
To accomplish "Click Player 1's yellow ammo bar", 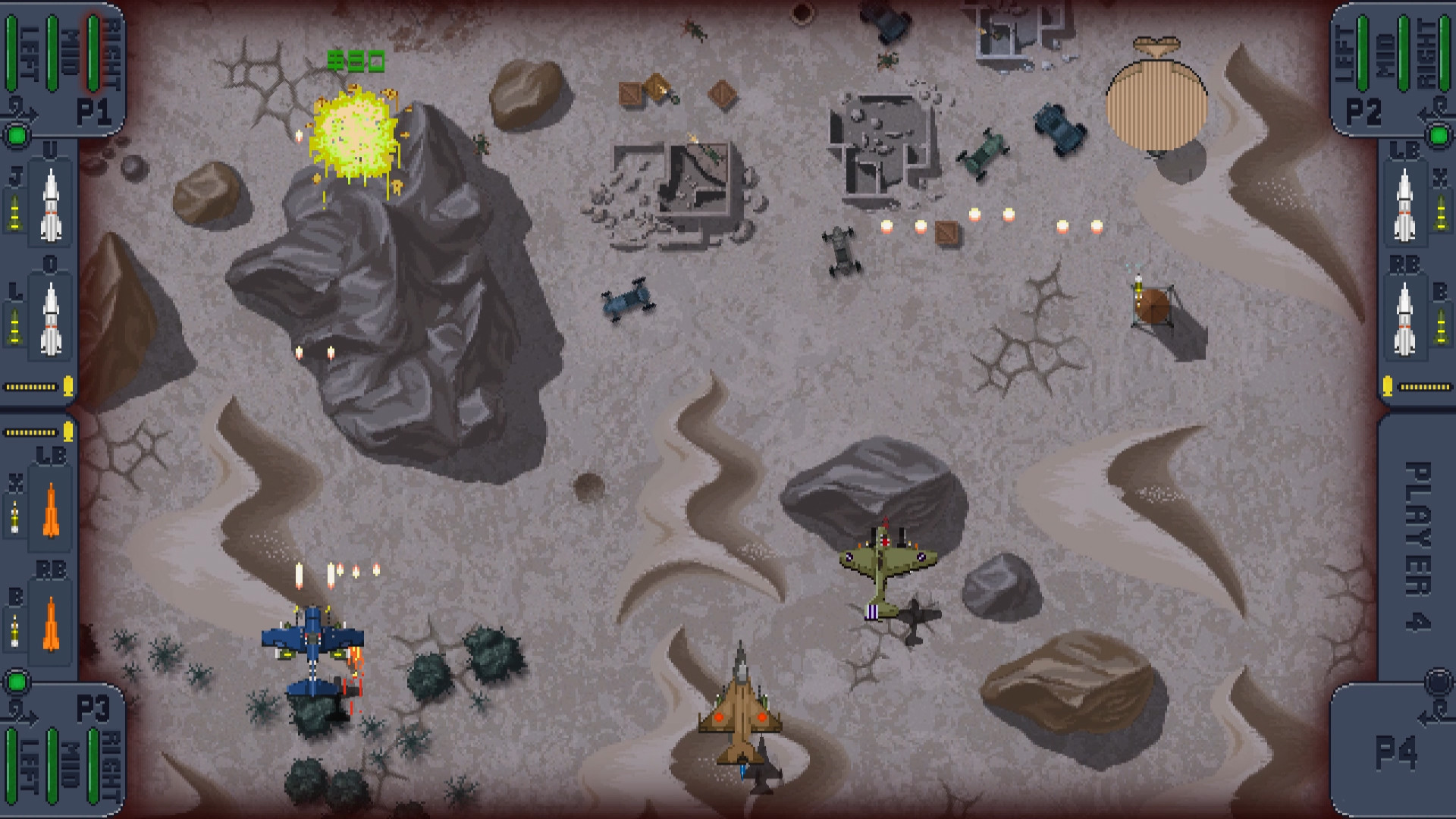I will (x=30, y=388).
